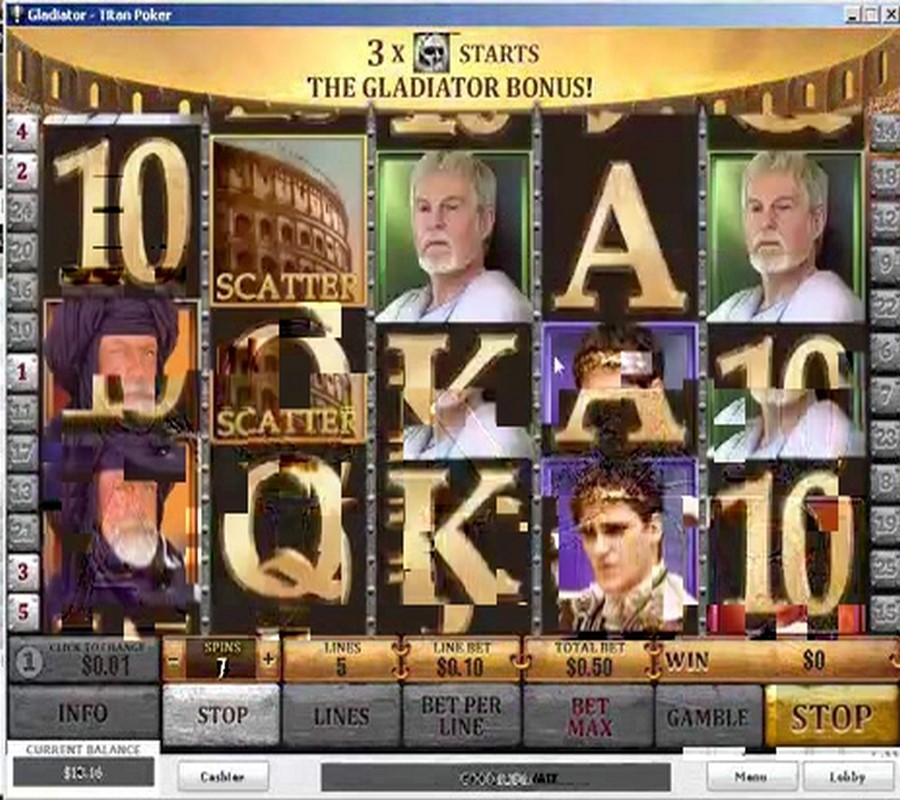Open the GAMBLE feature
The width and height of the screenshot is (900, 800).
coord(707,715)
